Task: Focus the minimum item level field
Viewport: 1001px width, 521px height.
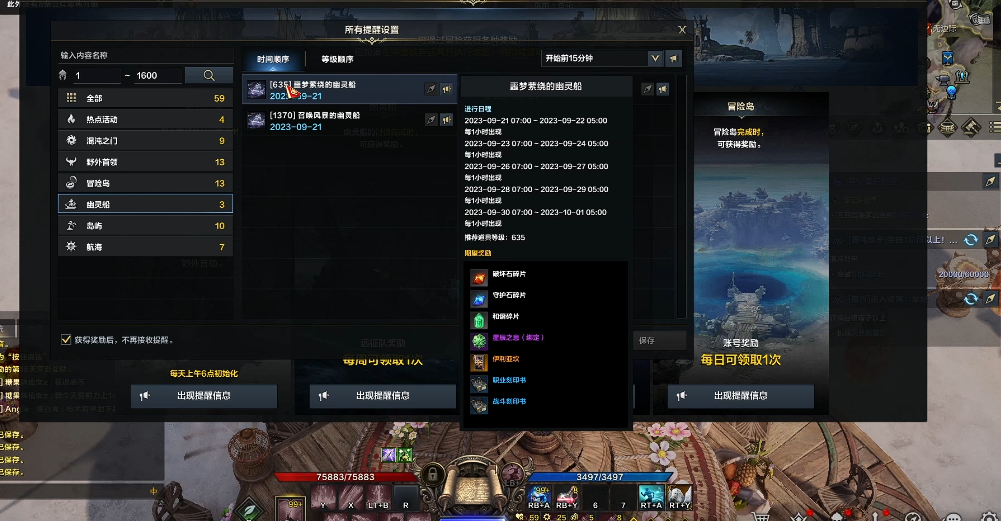Action: 95,76
